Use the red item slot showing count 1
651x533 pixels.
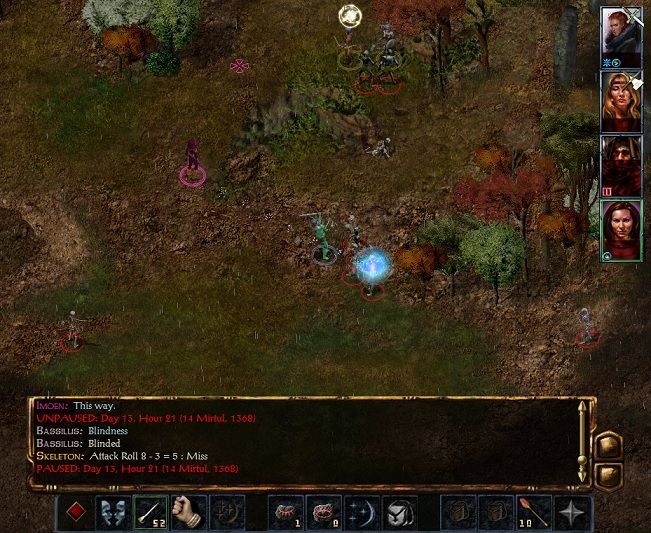[x=287, y=513]
